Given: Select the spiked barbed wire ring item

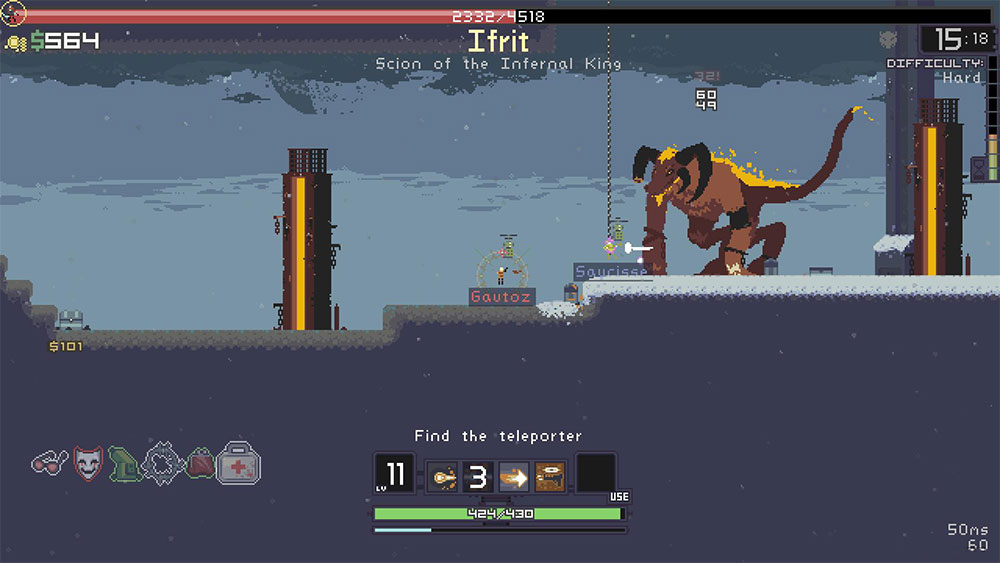Looking at the screenshot, I should (x=161, y=463).
